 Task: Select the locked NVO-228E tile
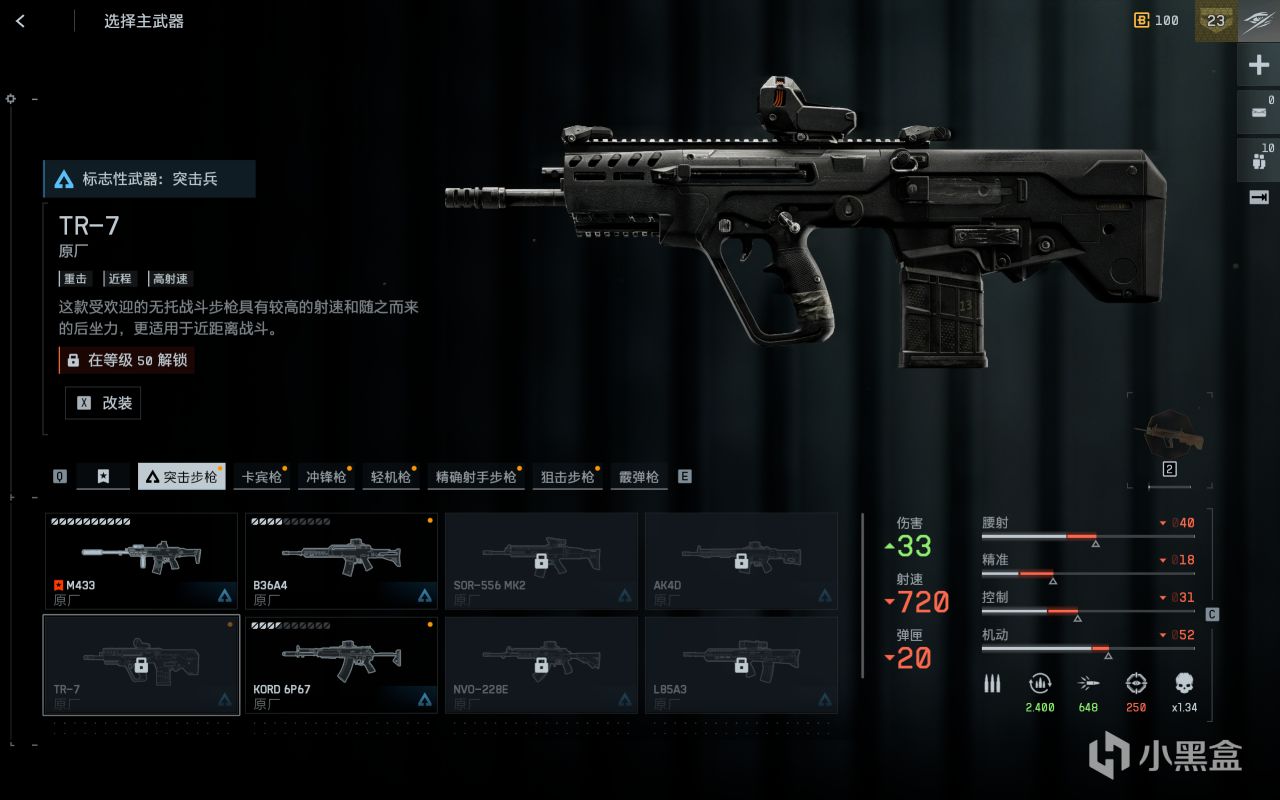click(541, 665)
